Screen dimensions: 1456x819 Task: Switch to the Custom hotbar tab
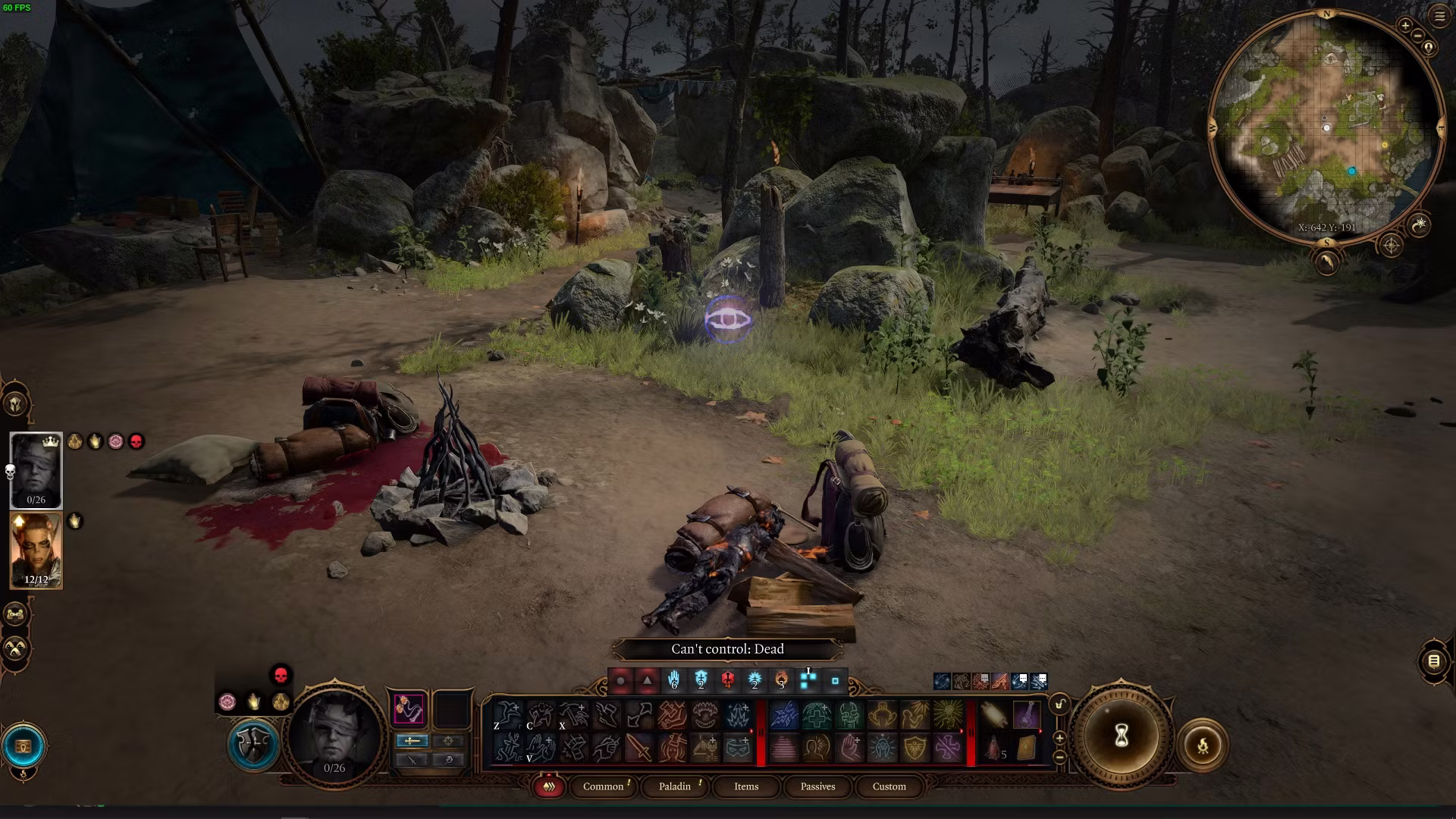(x=889, y=786)
